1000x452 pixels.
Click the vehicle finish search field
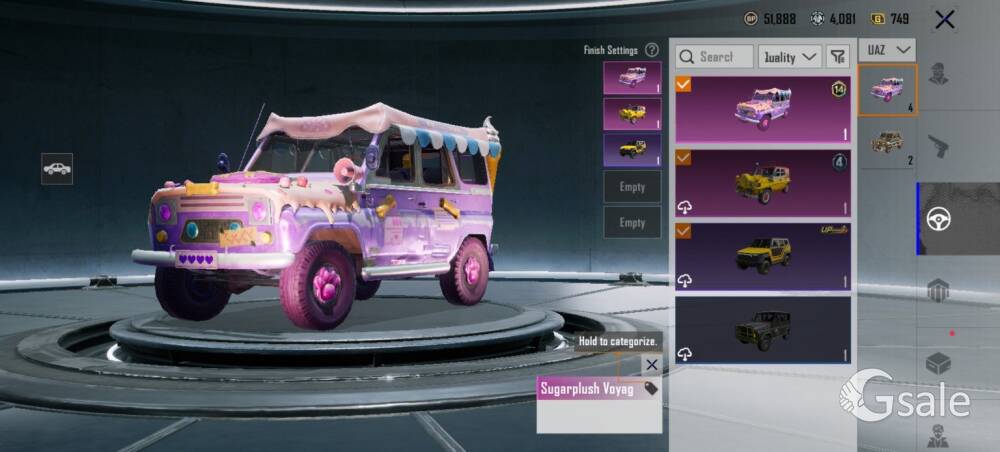(x=715, y=57)
